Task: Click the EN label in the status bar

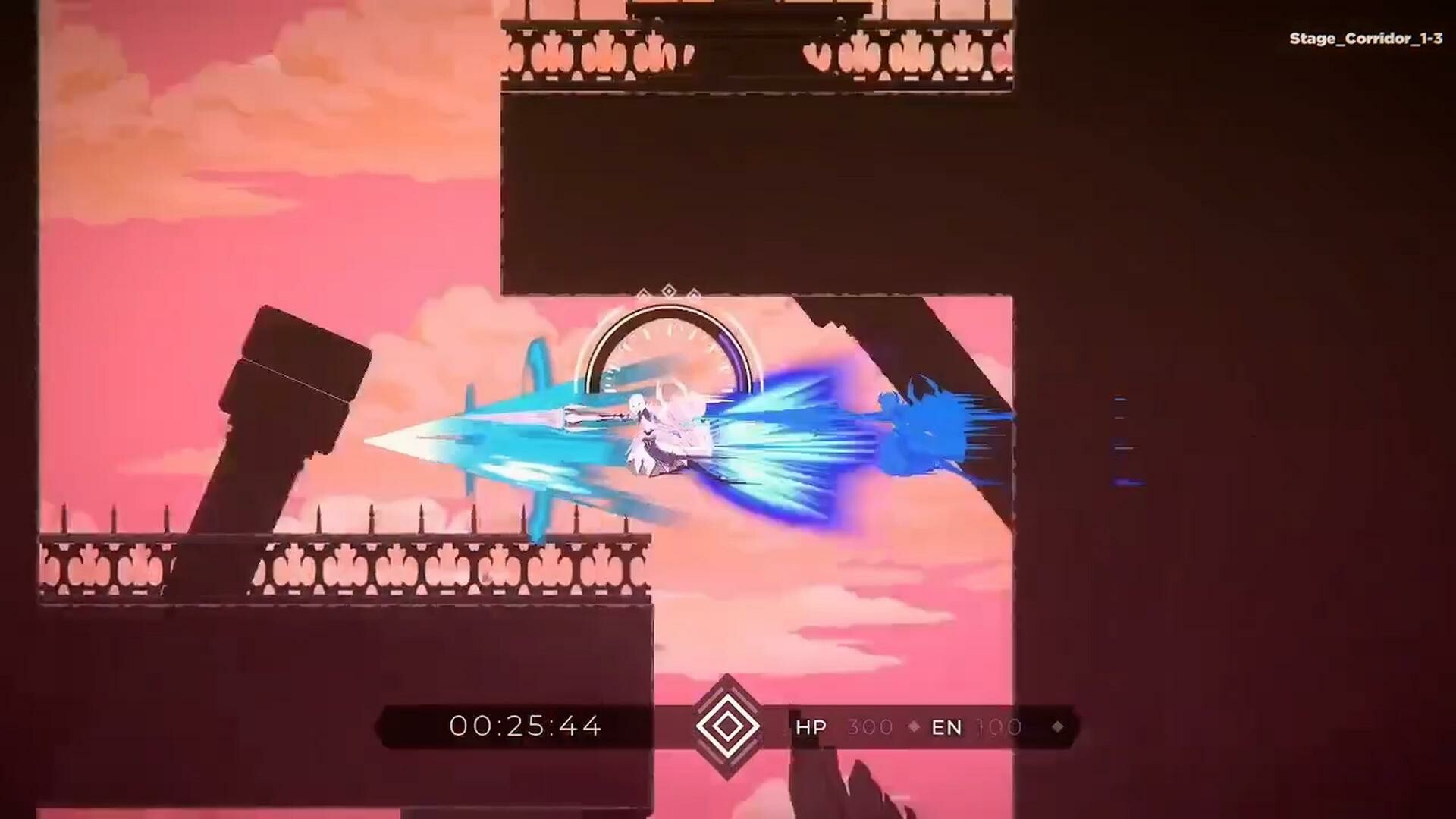Action: (x=947, y=727)
